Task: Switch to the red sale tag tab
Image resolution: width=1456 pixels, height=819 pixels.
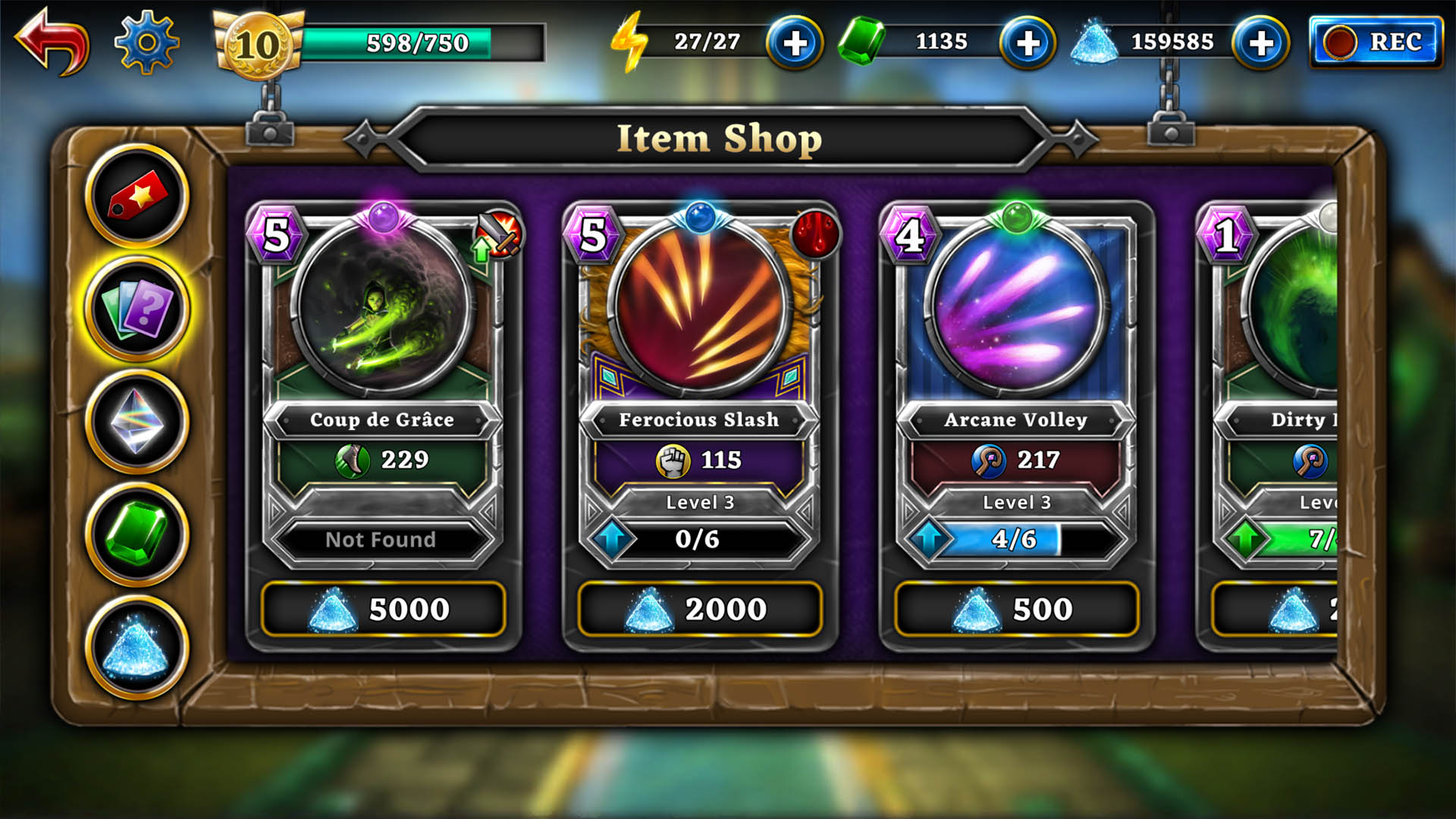Action: [137, 196]
